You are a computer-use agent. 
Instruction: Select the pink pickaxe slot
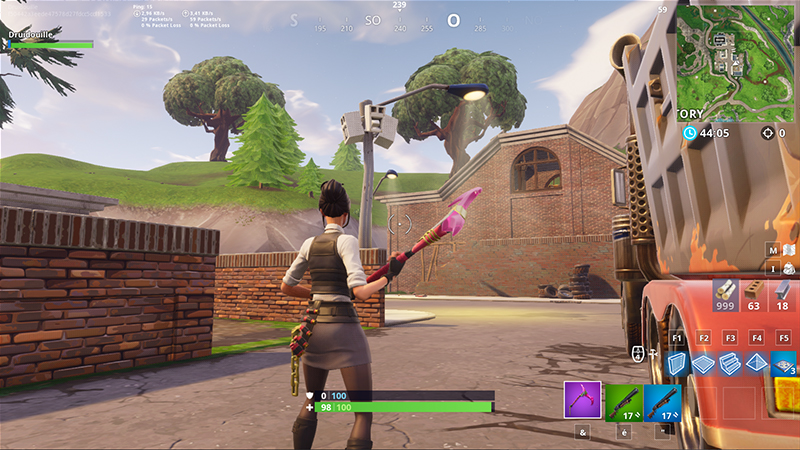(583, 399)
